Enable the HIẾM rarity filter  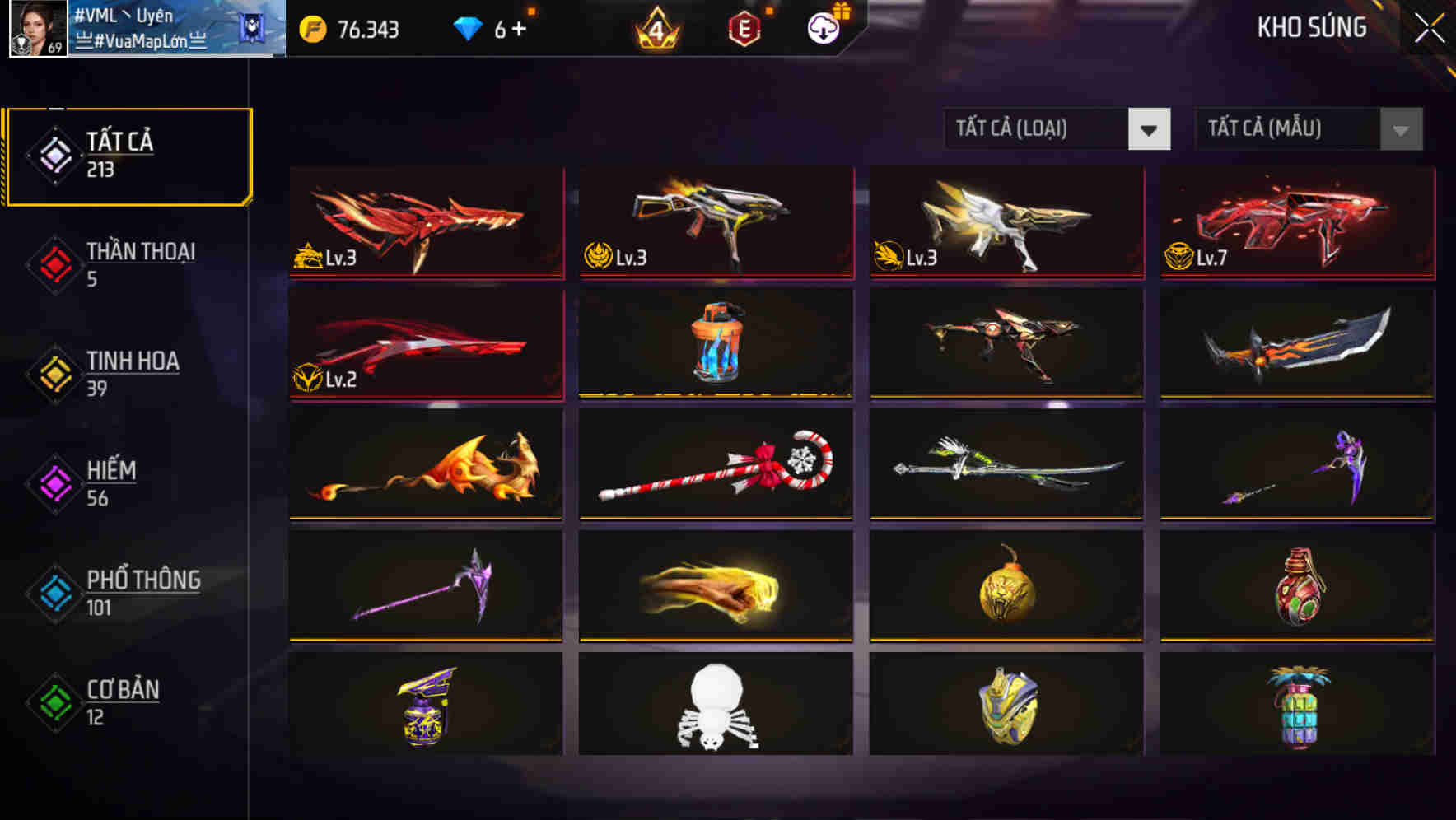point(114,482)
